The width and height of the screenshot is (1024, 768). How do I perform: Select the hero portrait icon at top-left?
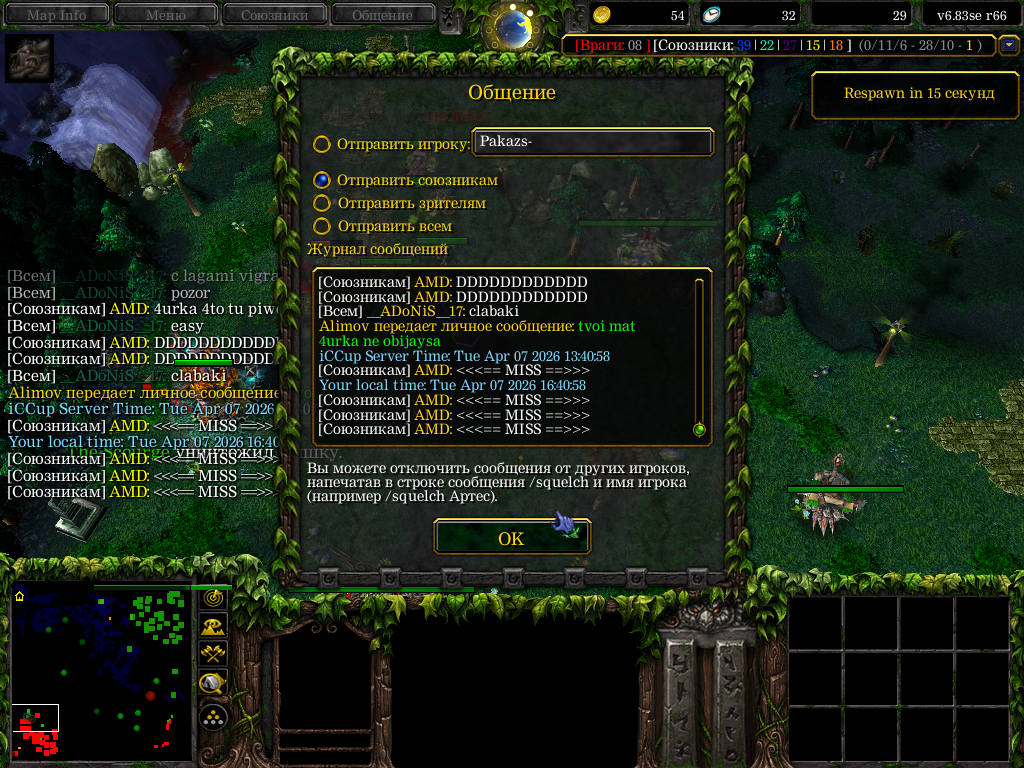pos(30,58)
